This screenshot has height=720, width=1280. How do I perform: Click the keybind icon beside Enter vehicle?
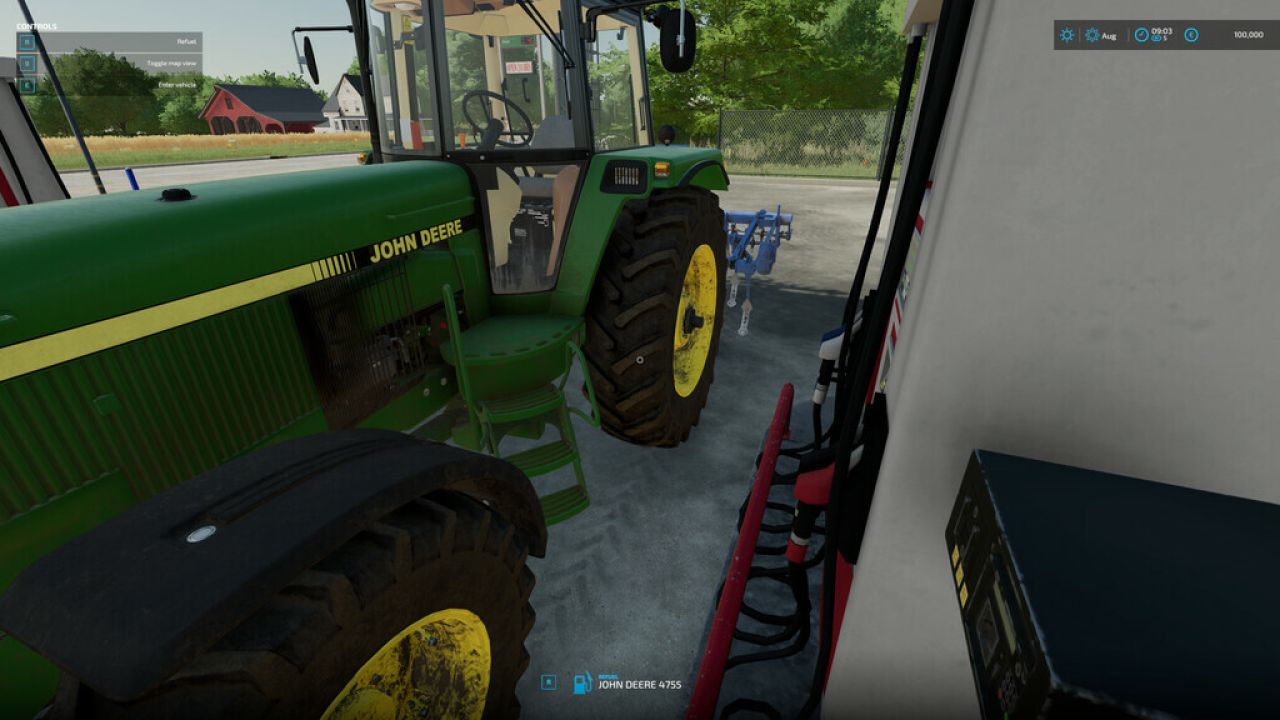[x=27, y=85]
